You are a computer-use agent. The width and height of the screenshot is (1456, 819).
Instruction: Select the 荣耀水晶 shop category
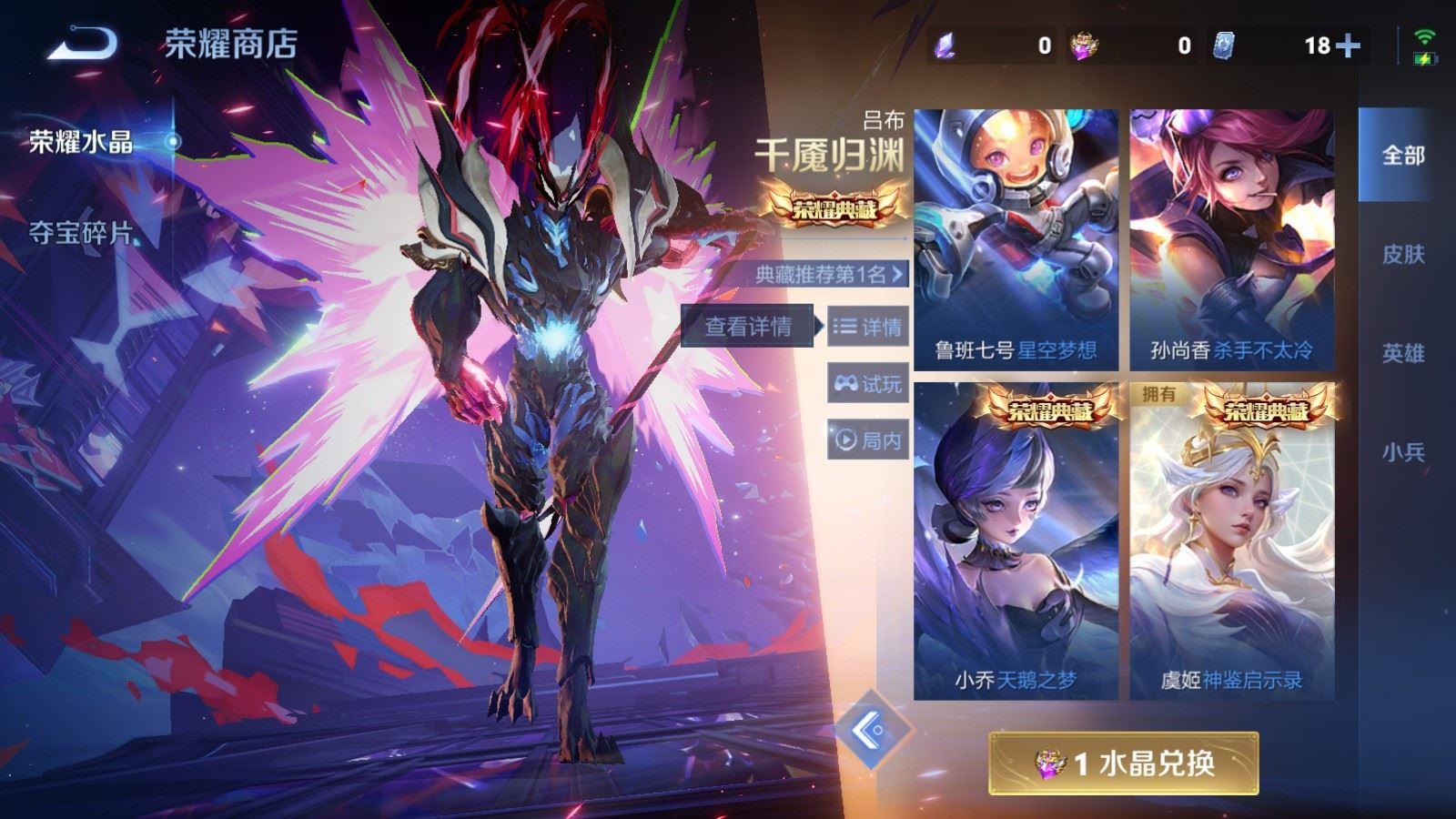pos(82,142)
